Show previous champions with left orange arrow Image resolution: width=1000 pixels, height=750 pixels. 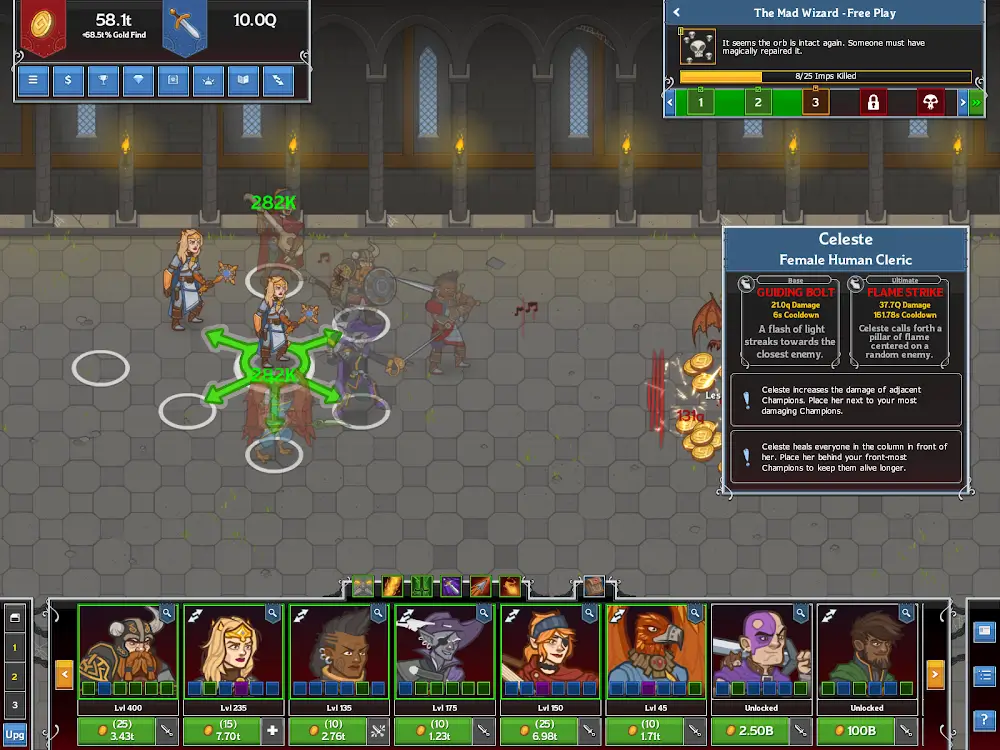[x=64, y=675]
